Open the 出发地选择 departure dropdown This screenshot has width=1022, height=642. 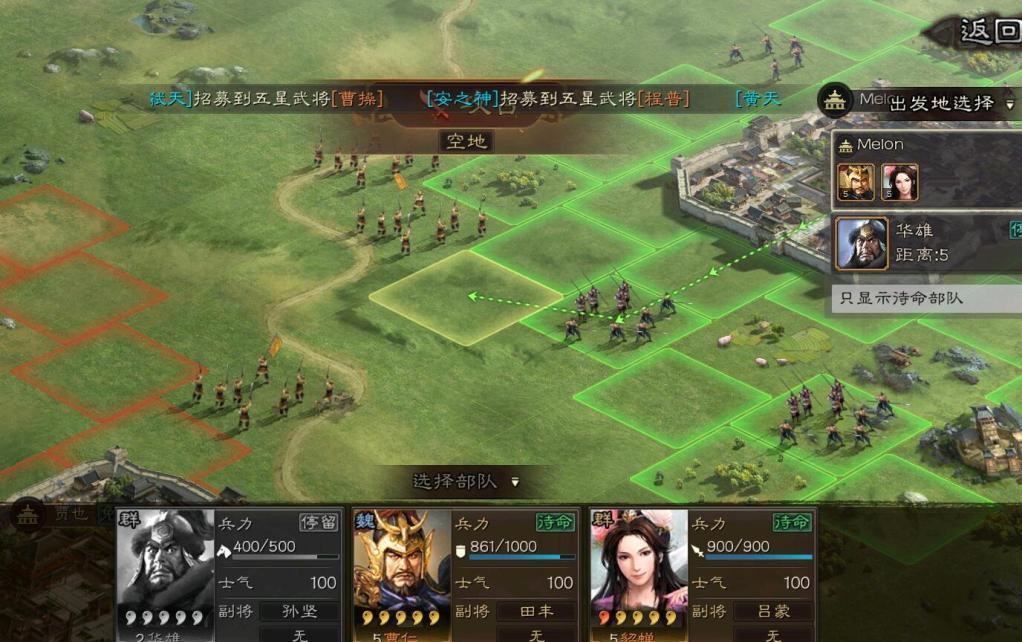tap(948, 103)
